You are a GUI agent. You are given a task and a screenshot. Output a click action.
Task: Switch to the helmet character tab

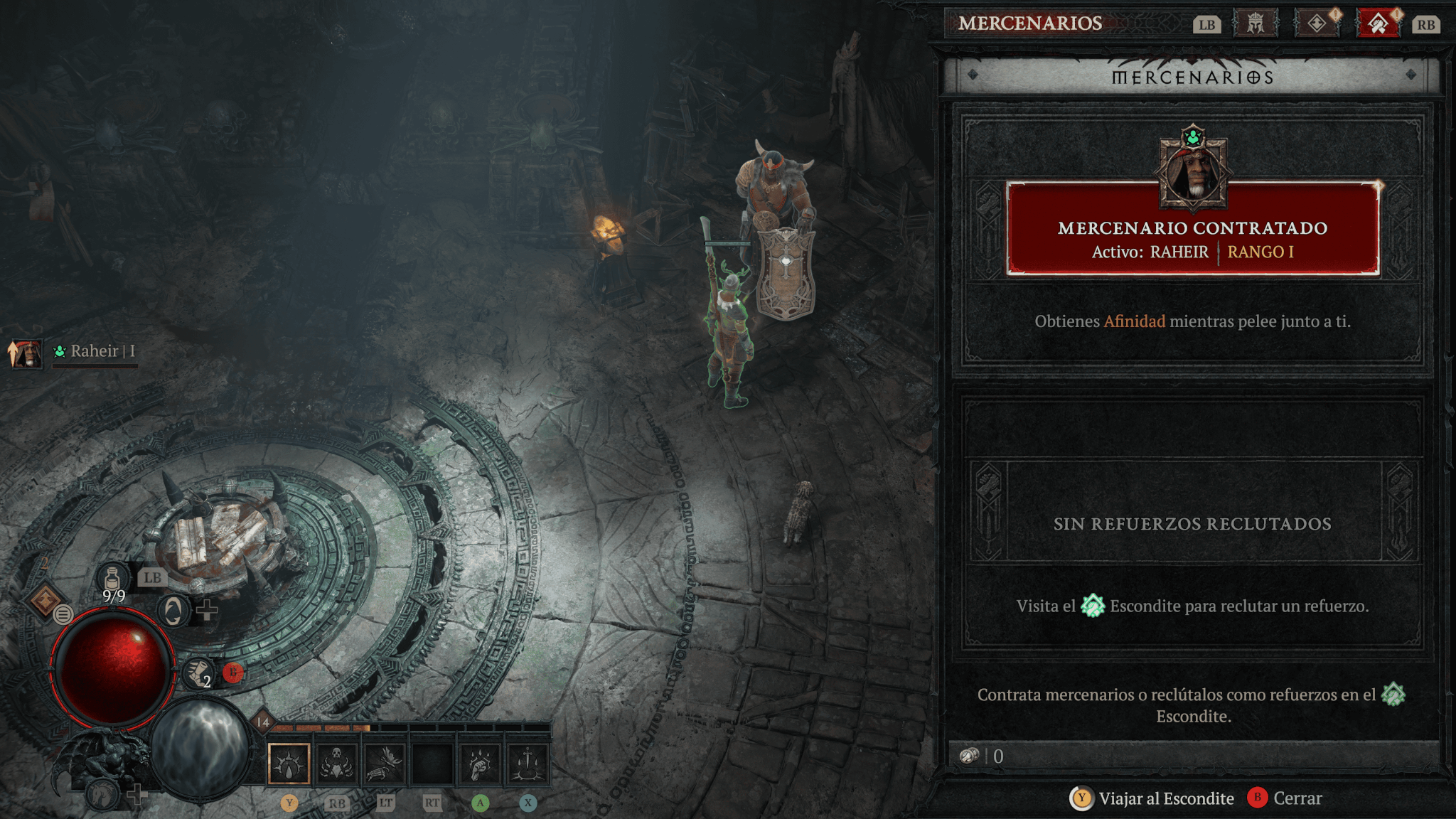coord(1256,23)
